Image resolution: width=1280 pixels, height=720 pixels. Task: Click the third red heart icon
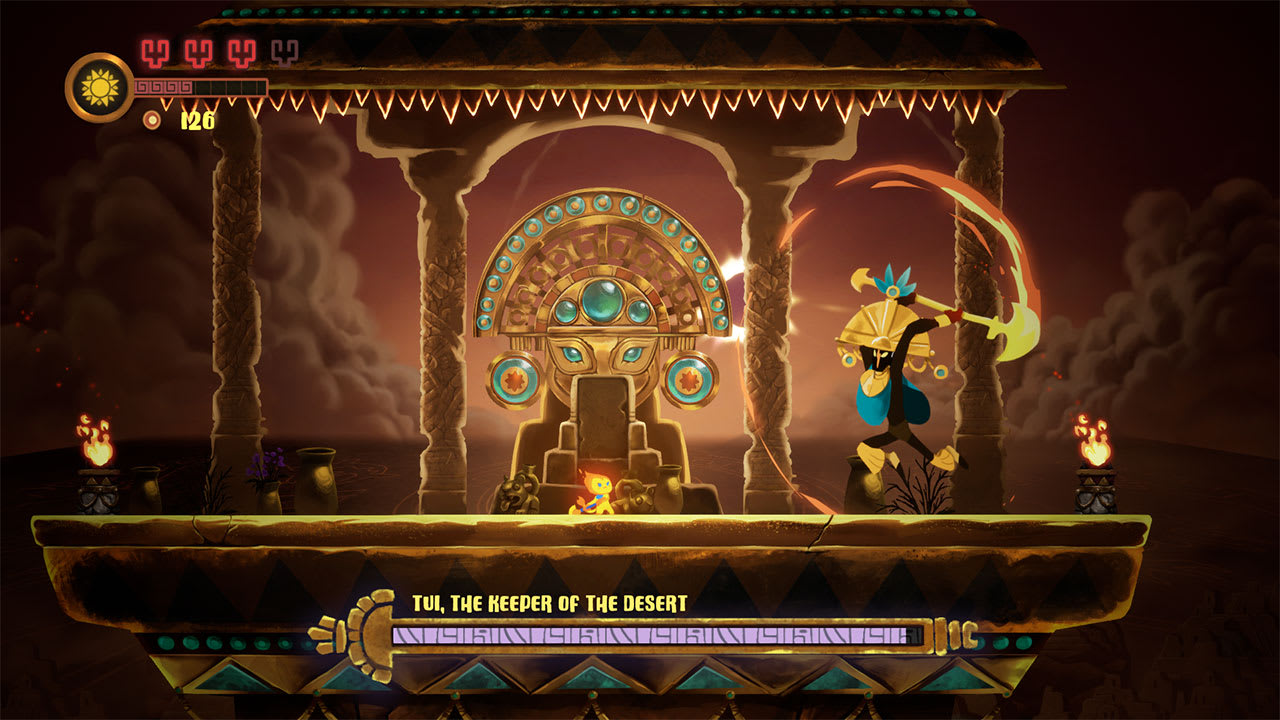(x=241, y=54)
